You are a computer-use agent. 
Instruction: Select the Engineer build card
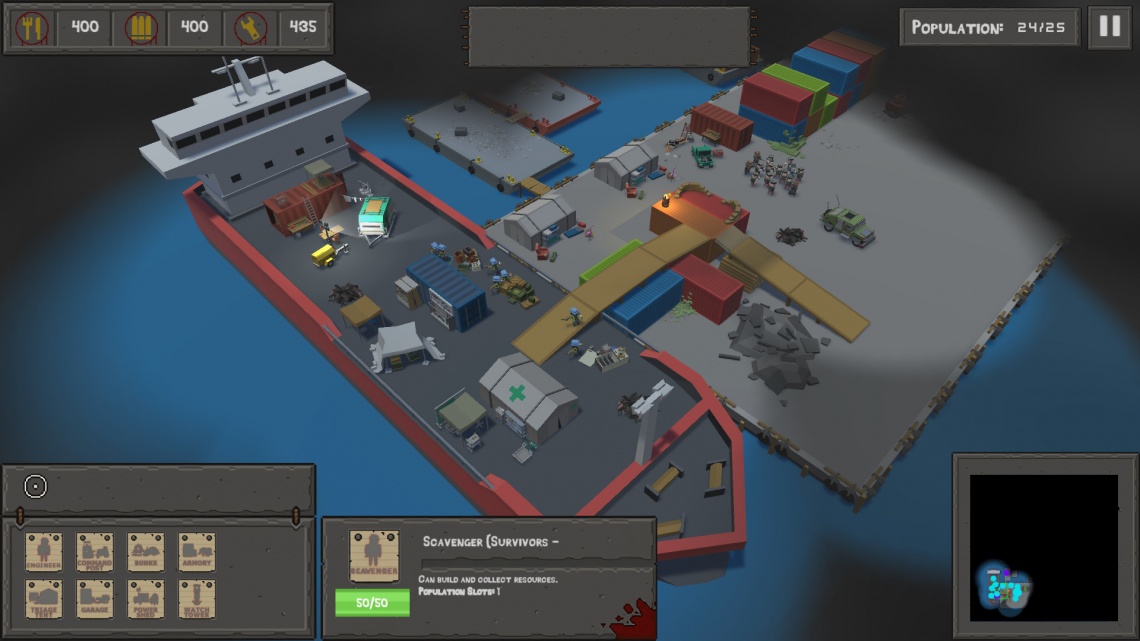click(x=44, y=552)
